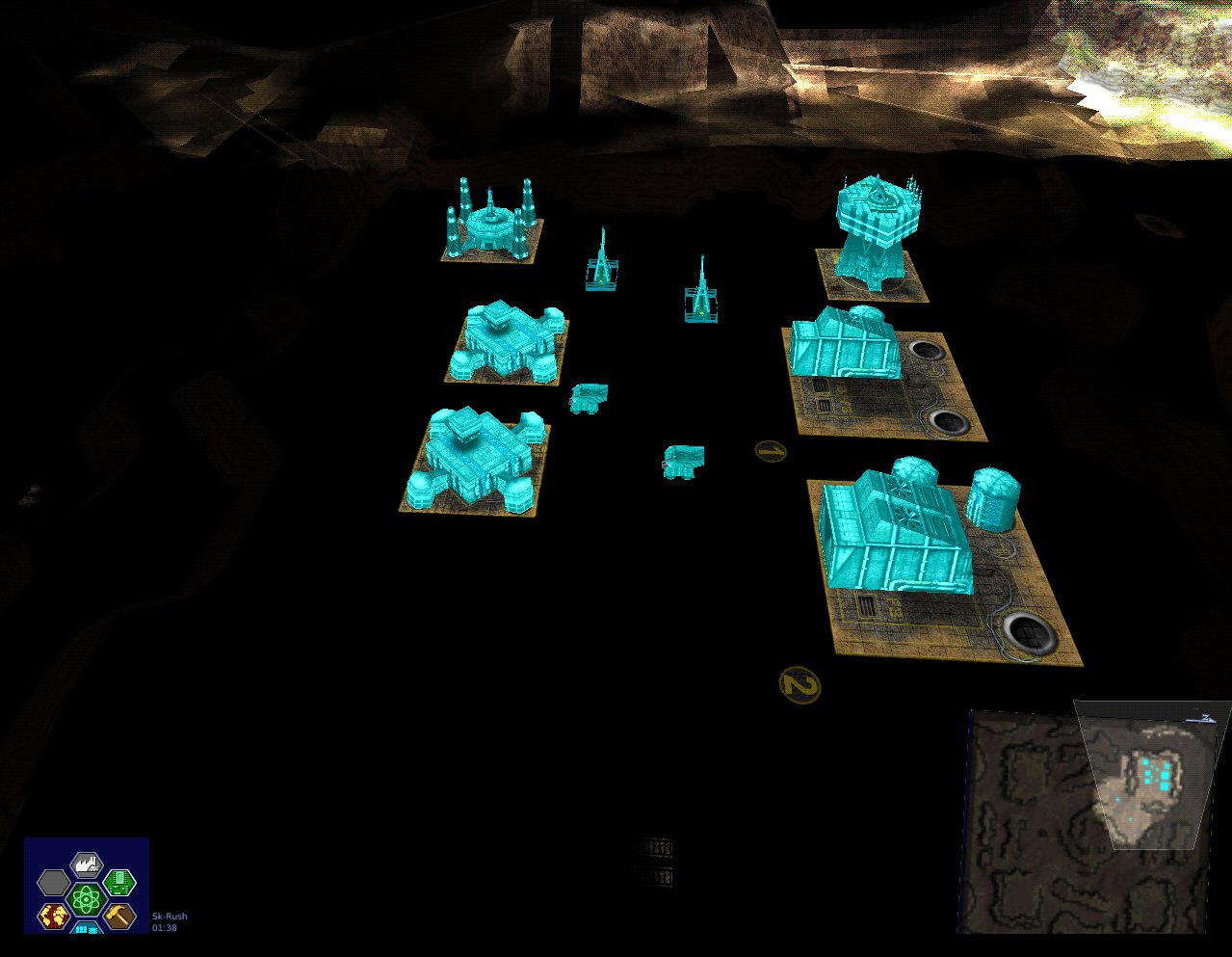Image resolution: width=1232 pixels, height=957 pixels.
Task: Click the green atom hexagon in the reticule center
Action: 86,900
